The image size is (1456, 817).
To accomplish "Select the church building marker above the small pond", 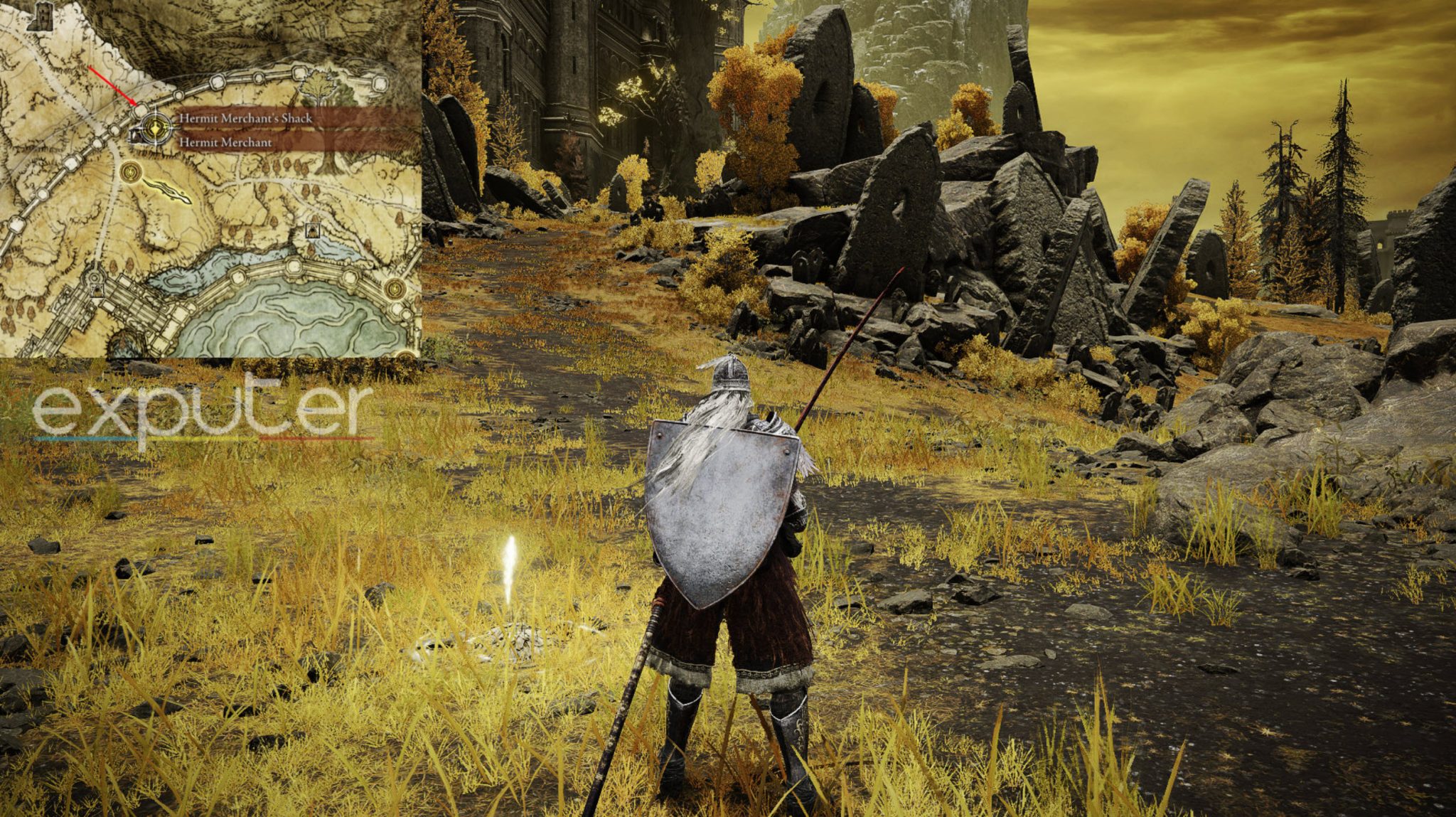I will (312, 230).
